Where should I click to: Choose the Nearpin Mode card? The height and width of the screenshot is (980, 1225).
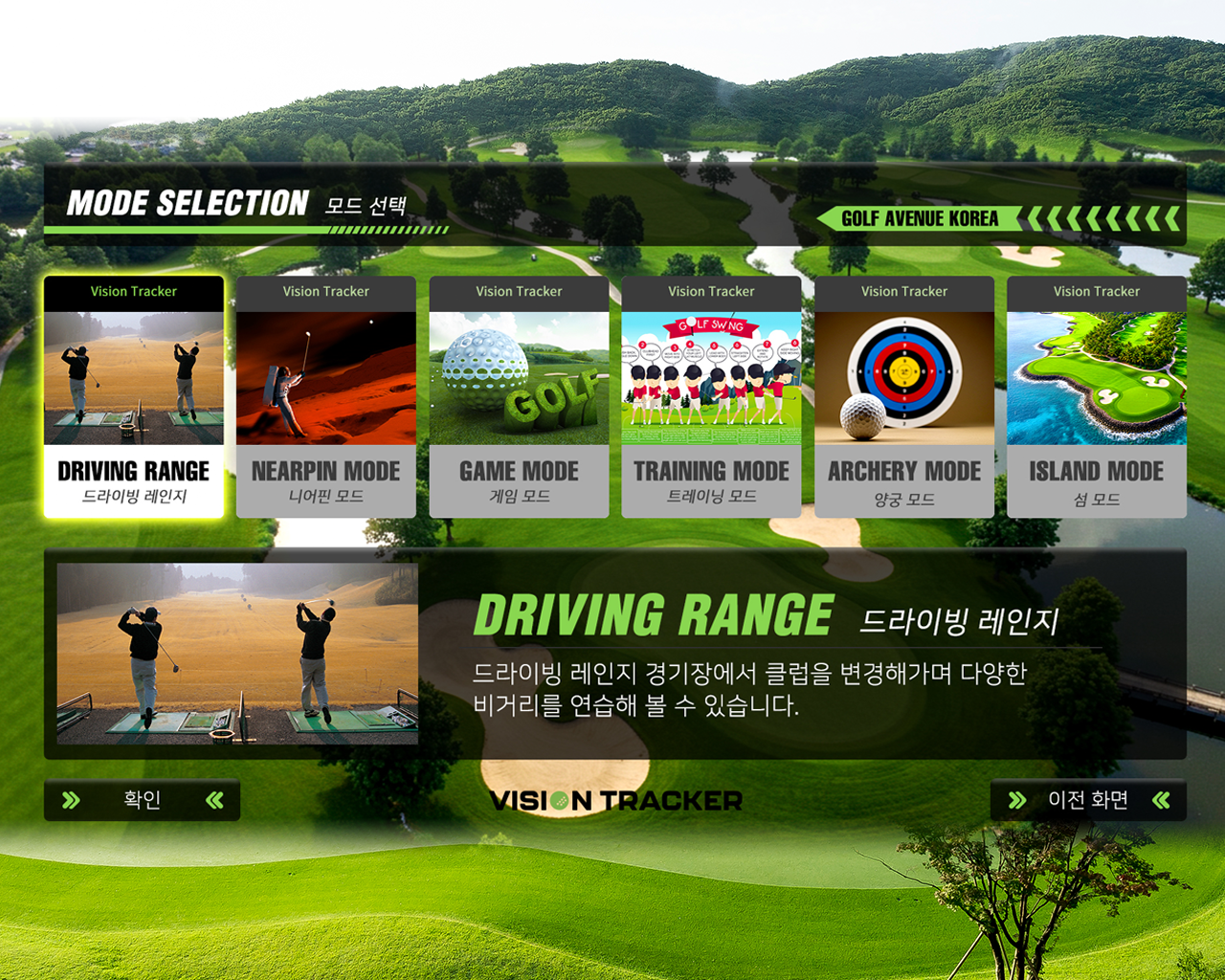pyautogui.click(x=326, y=397)
